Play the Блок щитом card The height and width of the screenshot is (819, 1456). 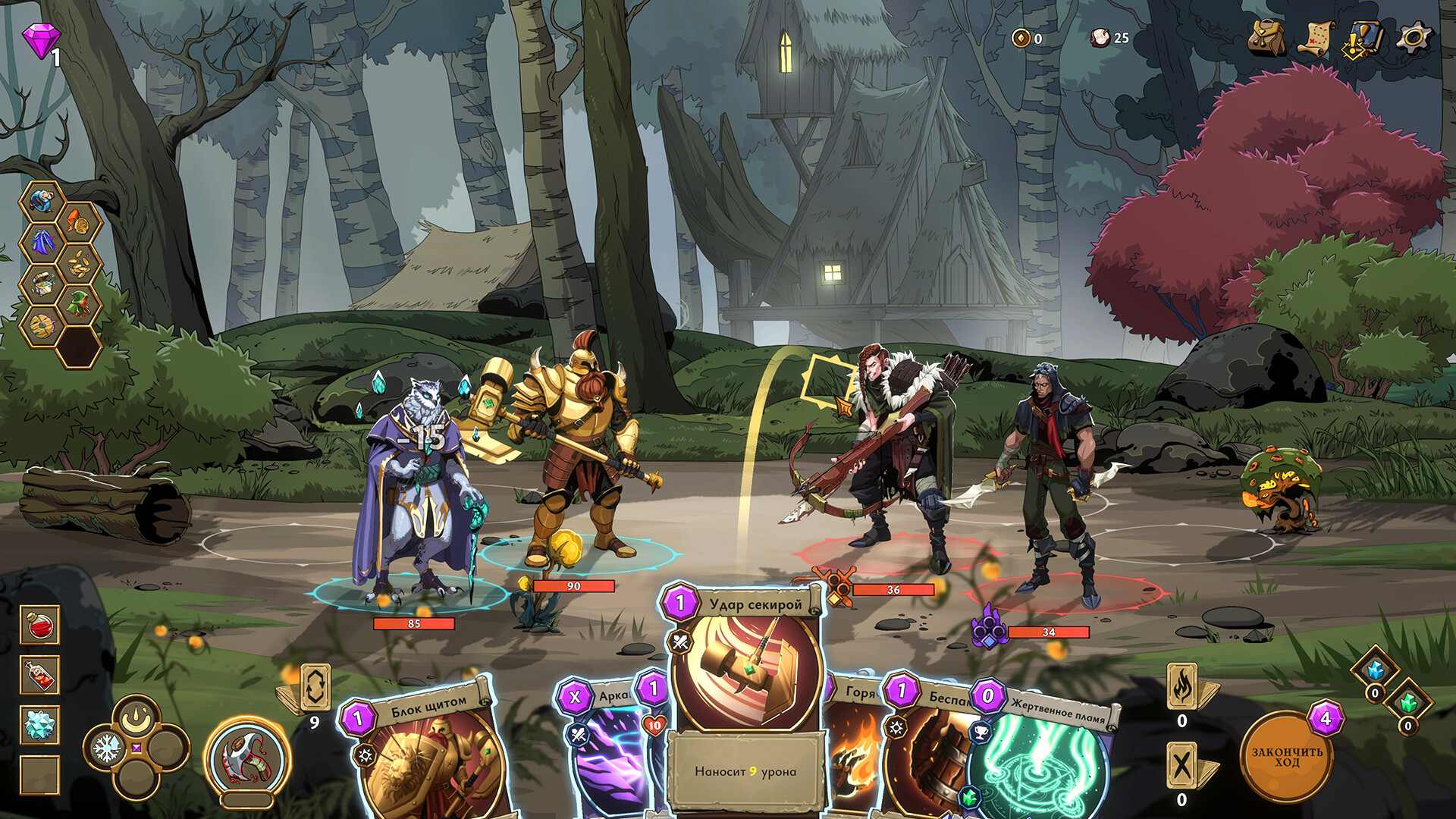425,751
